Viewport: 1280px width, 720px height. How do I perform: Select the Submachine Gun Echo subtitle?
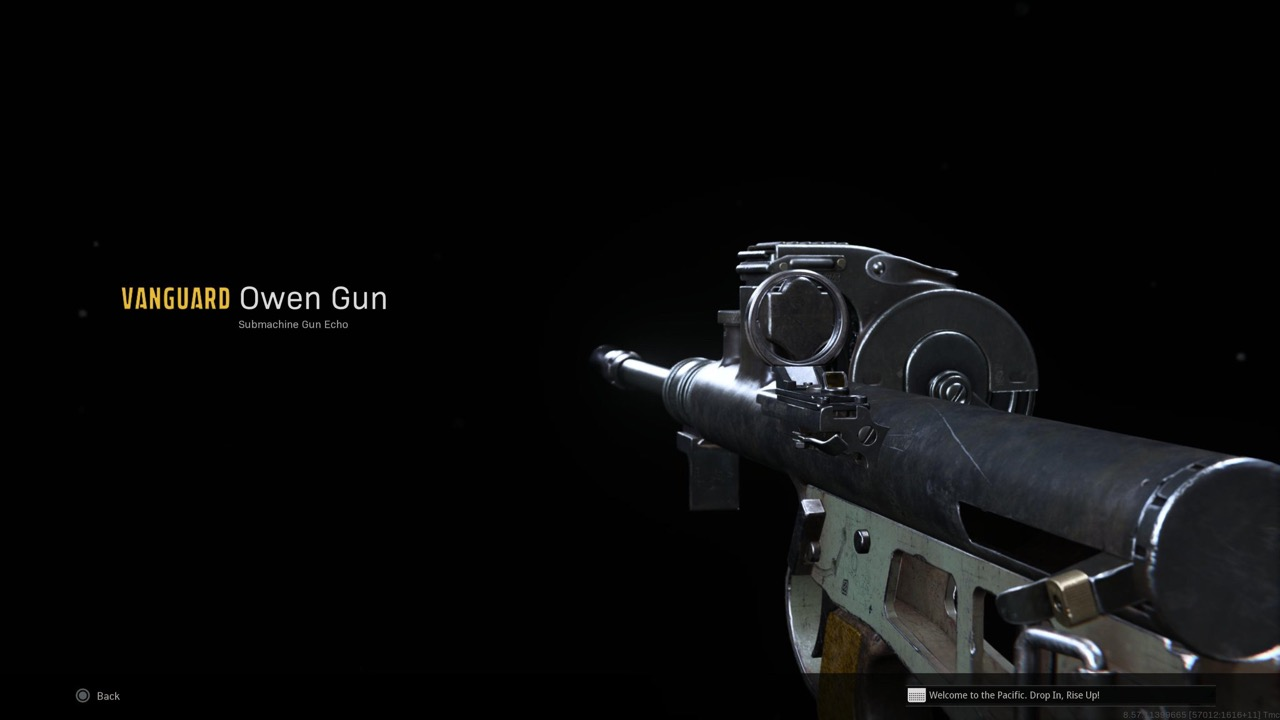tap(293, 324)
